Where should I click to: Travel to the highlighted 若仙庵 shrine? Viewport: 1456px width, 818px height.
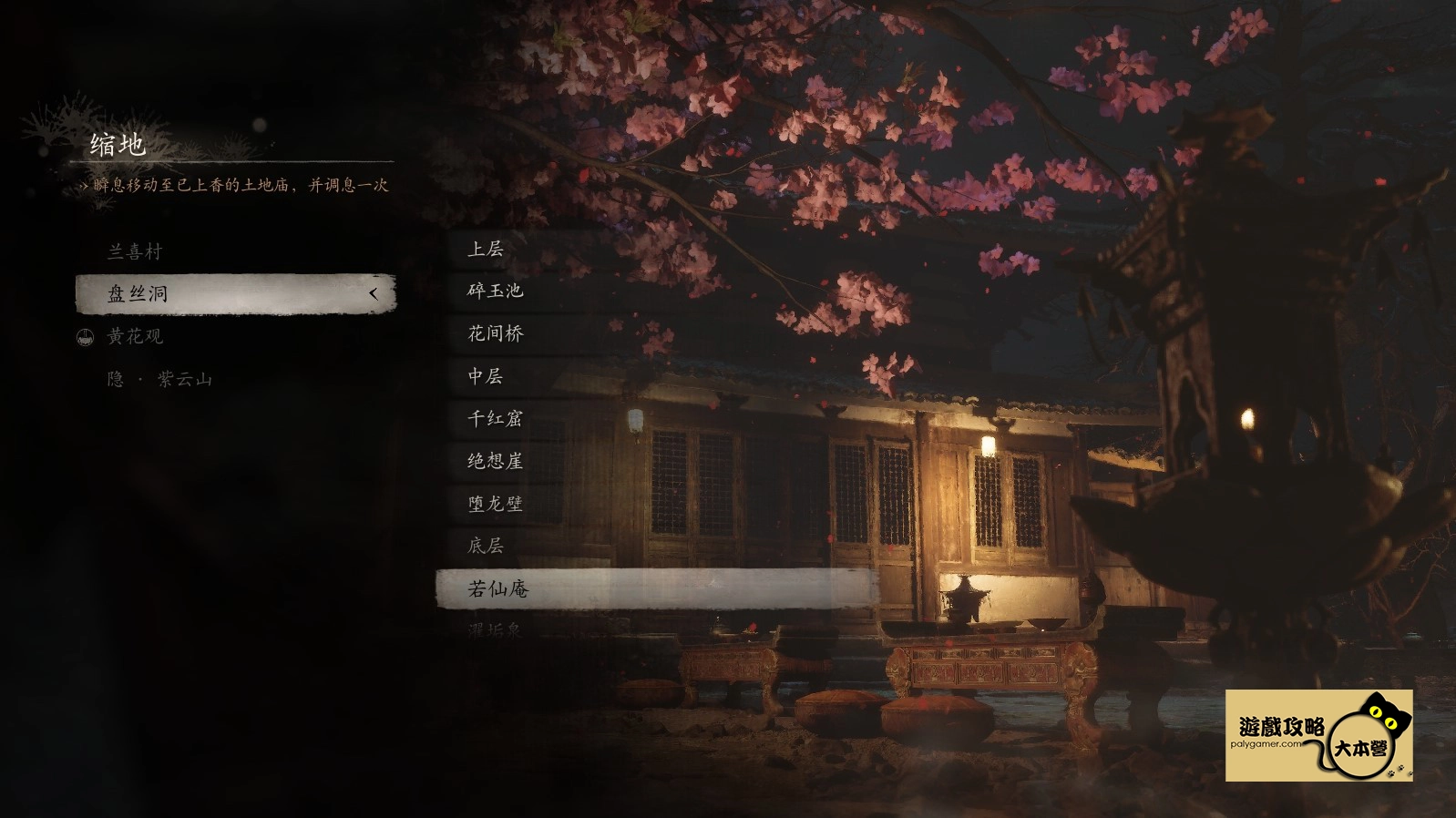(656, 589)
